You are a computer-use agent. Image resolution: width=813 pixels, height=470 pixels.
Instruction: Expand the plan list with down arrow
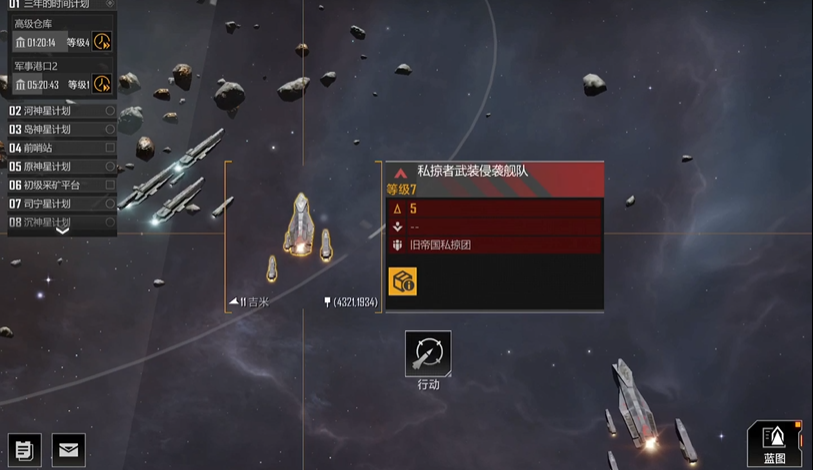pos(62,230)
